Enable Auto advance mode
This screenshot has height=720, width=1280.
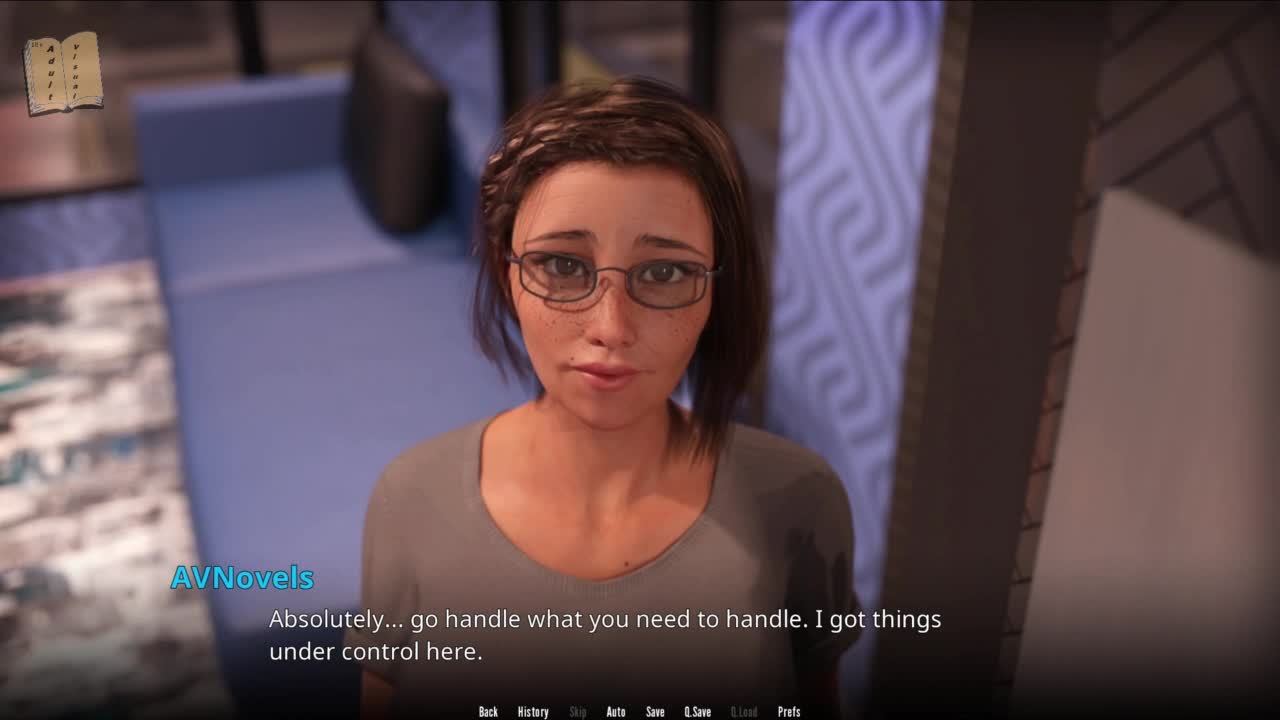pos(616,712)
